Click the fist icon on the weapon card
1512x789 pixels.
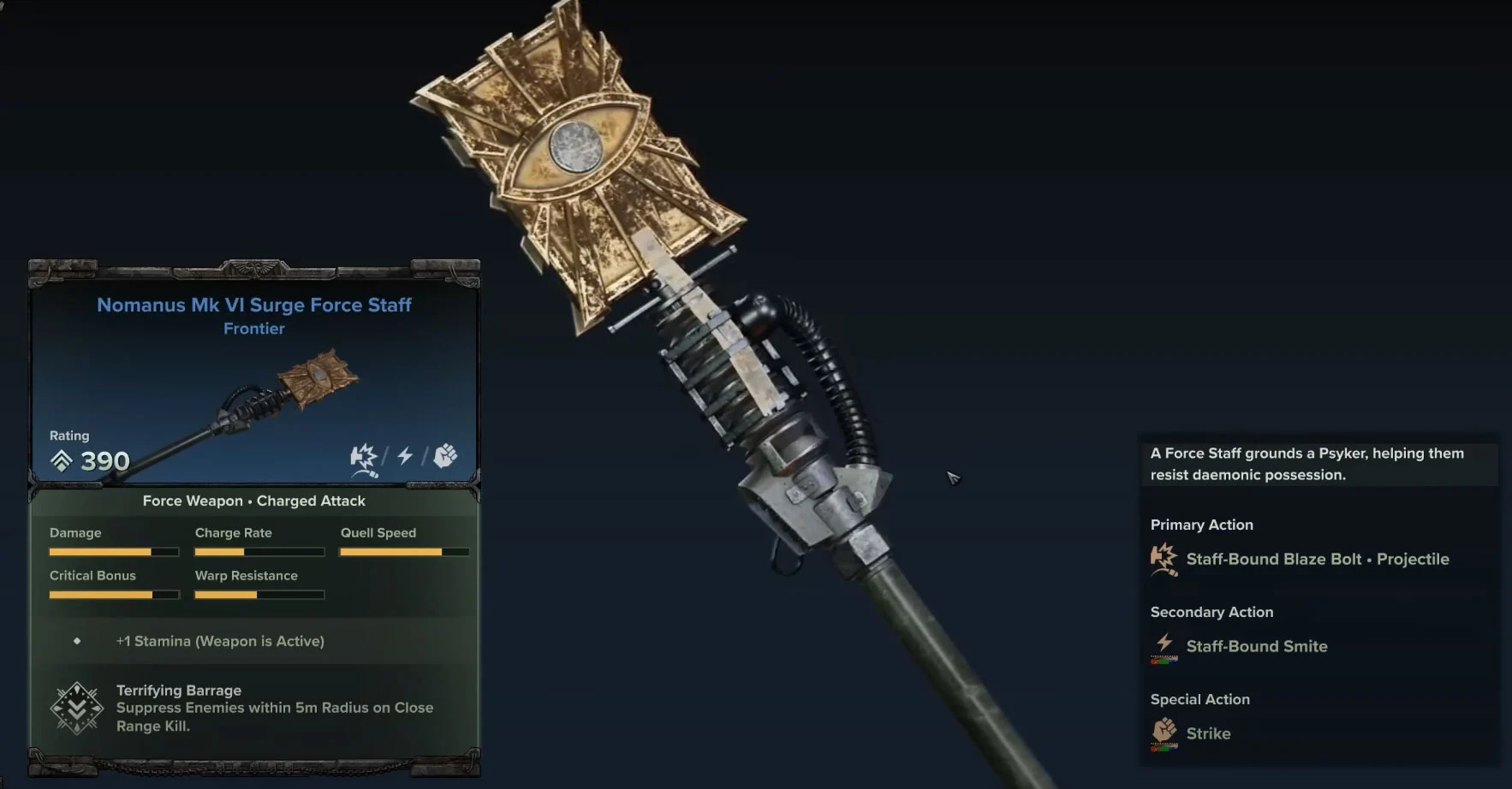445,456
